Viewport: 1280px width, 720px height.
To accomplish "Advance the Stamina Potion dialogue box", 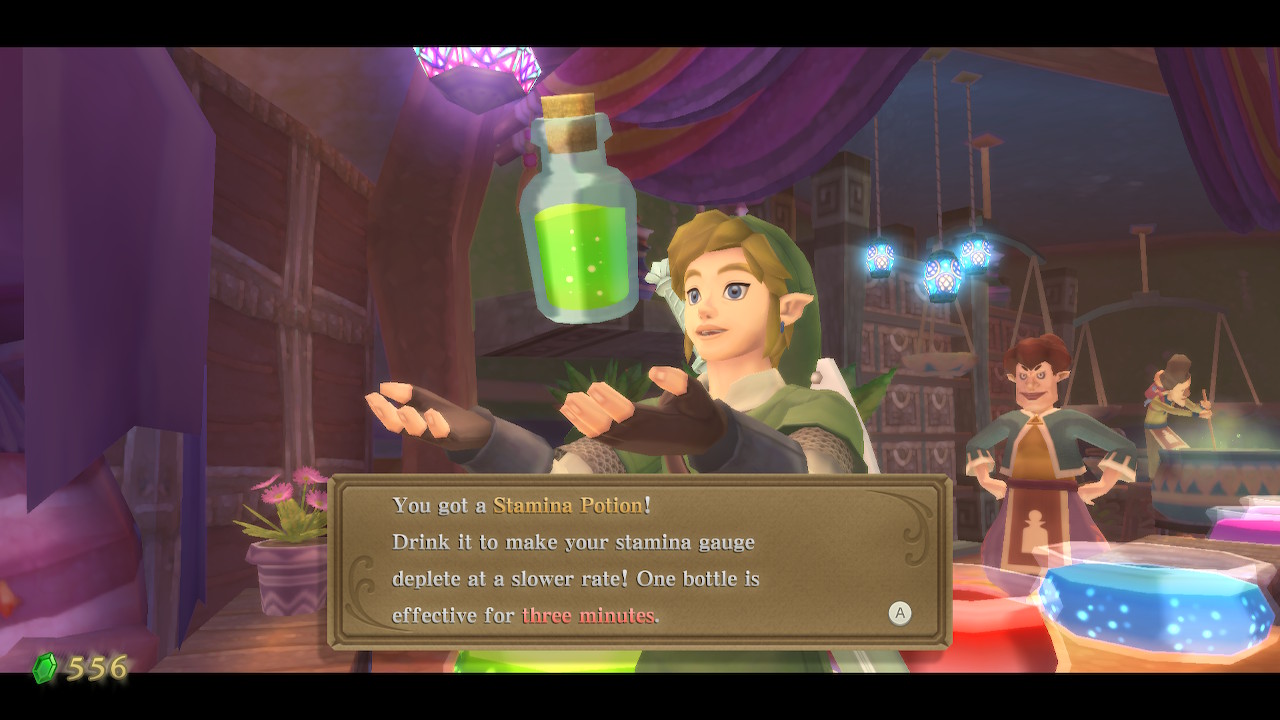I will coord(899,613).
